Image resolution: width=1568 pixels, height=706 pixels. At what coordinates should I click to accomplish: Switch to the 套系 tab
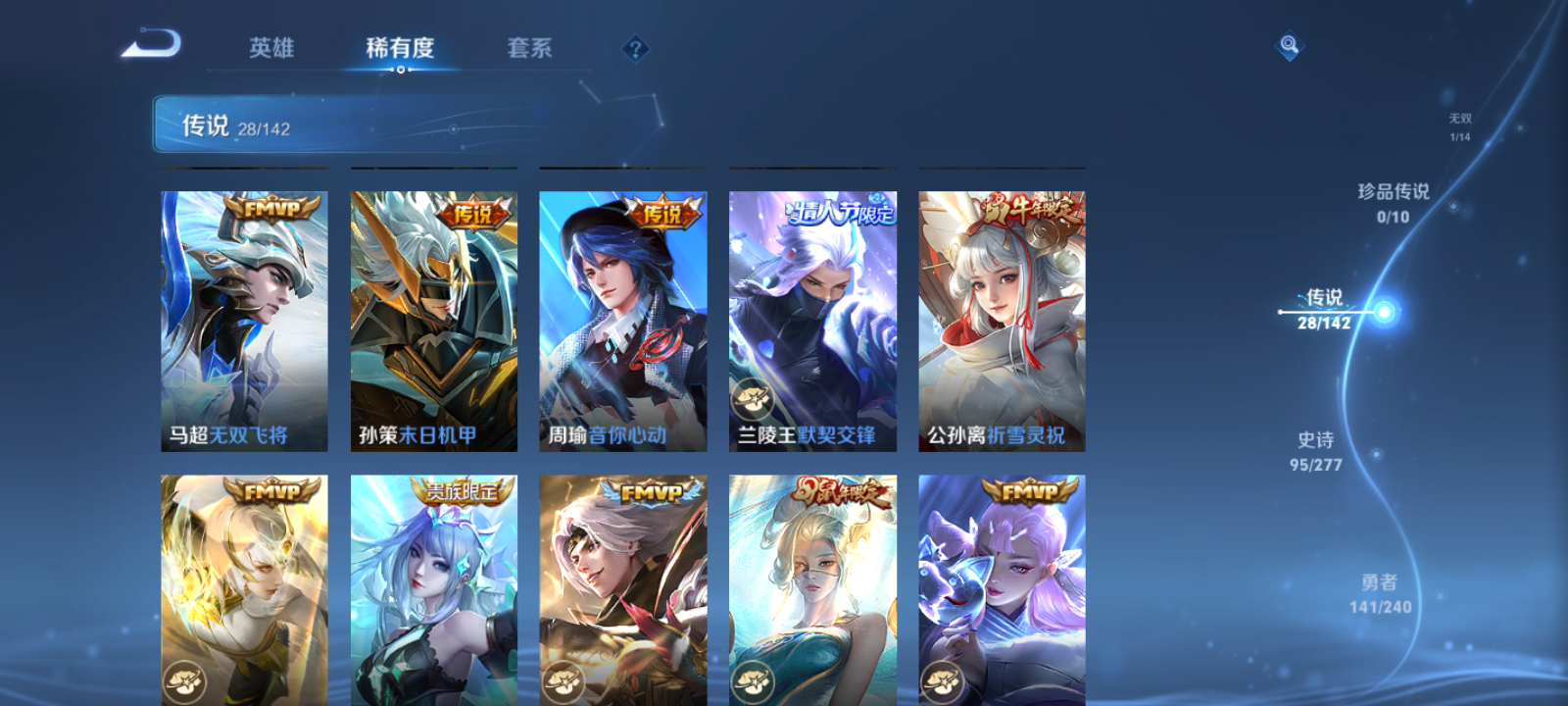pyautogui.click(x=531, y=49)
